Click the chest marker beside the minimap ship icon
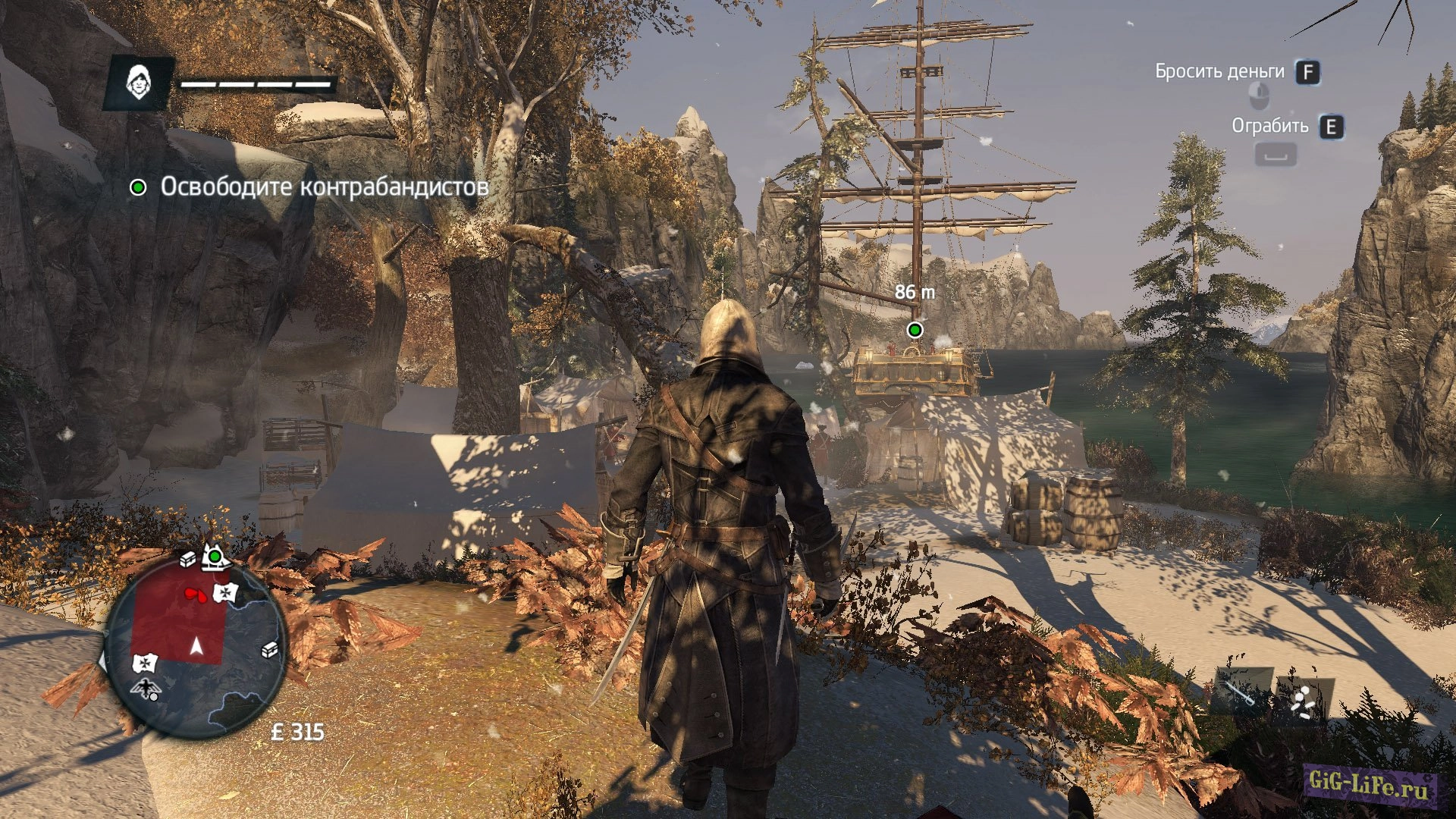Screen dimensions: 1456x819 click(188, 560)
